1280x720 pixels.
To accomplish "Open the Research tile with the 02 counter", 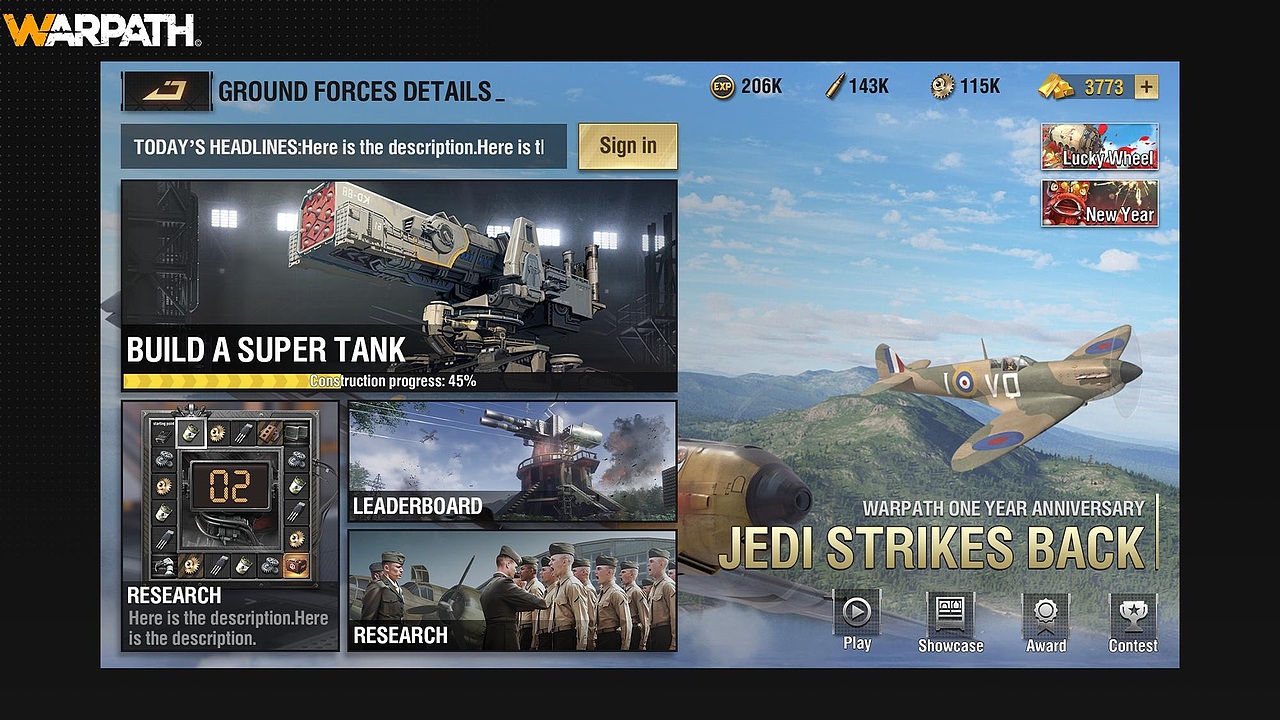I will click(x=230, y=525).
